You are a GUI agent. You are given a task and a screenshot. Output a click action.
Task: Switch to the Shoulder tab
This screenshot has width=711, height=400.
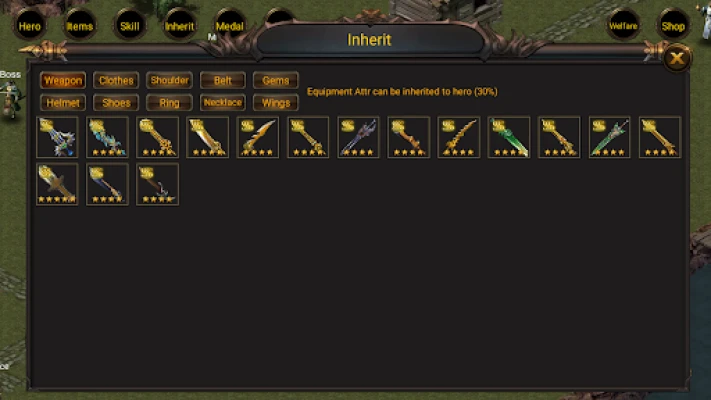169,80
